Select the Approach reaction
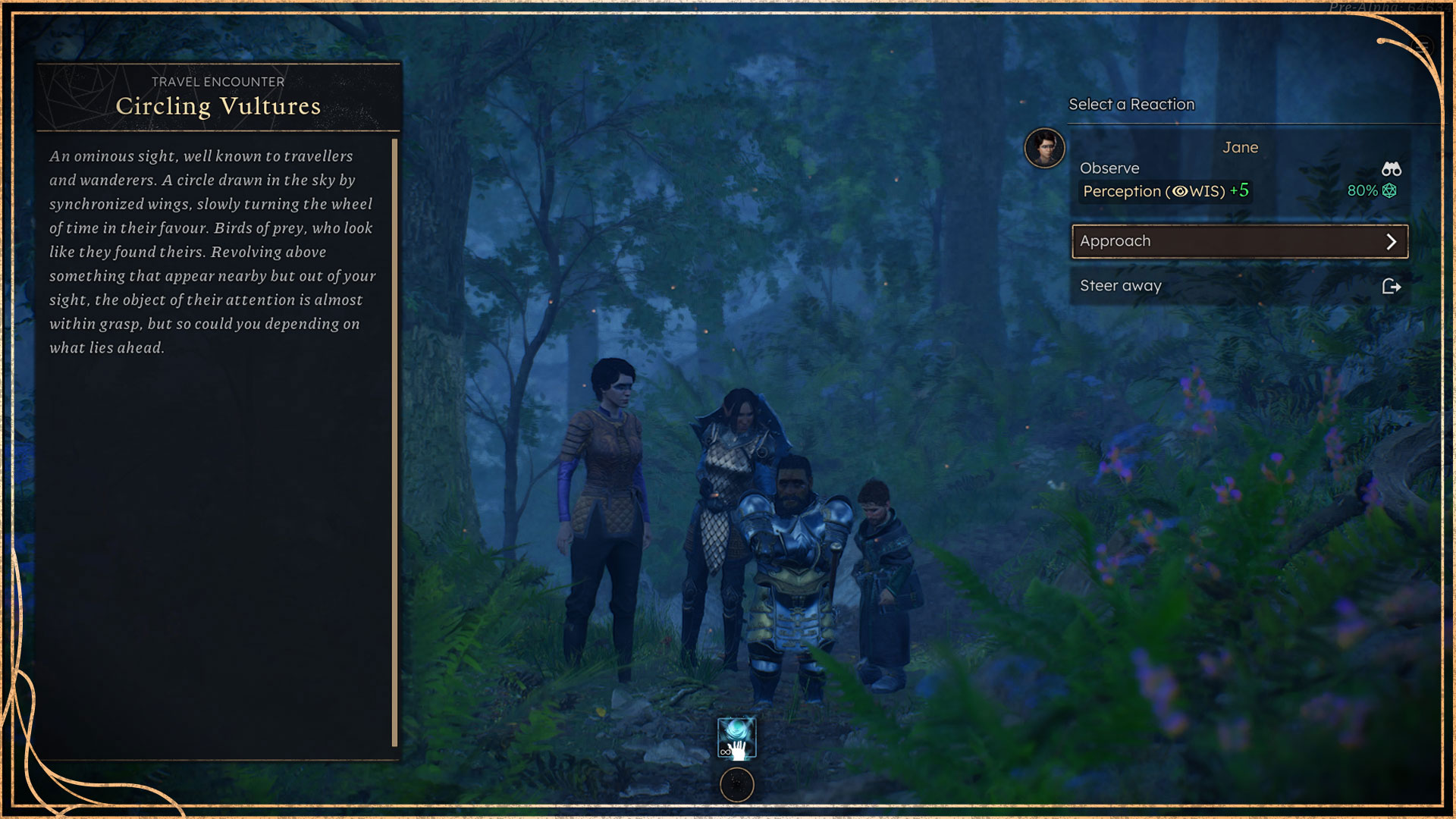1456x819 pixels. 1239,241
